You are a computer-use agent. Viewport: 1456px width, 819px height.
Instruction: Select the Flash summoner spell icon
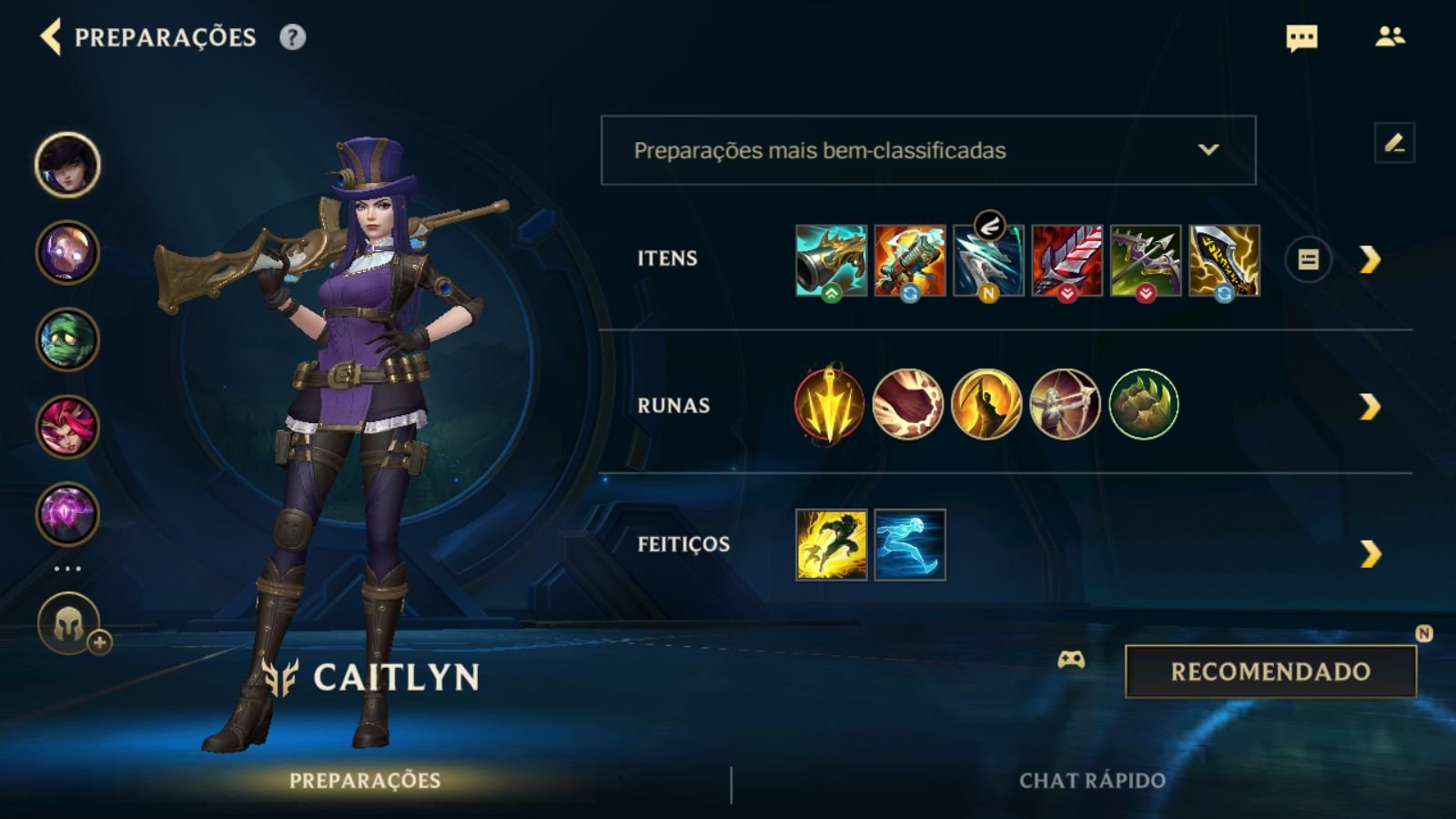831,544
